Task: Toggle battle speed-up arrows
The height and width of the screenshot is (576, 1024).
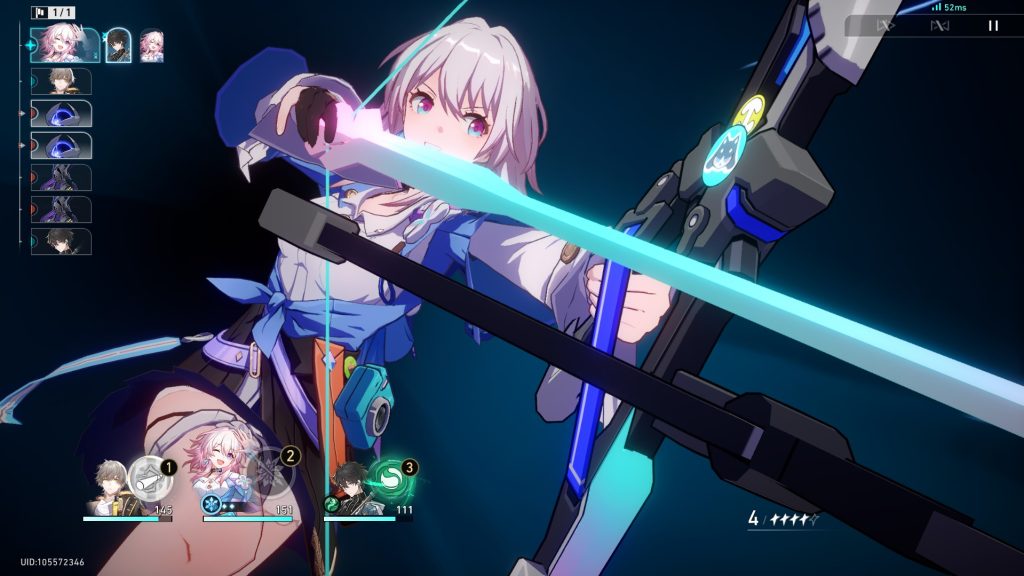Action: pyautogui.click(x=885, y=26)
